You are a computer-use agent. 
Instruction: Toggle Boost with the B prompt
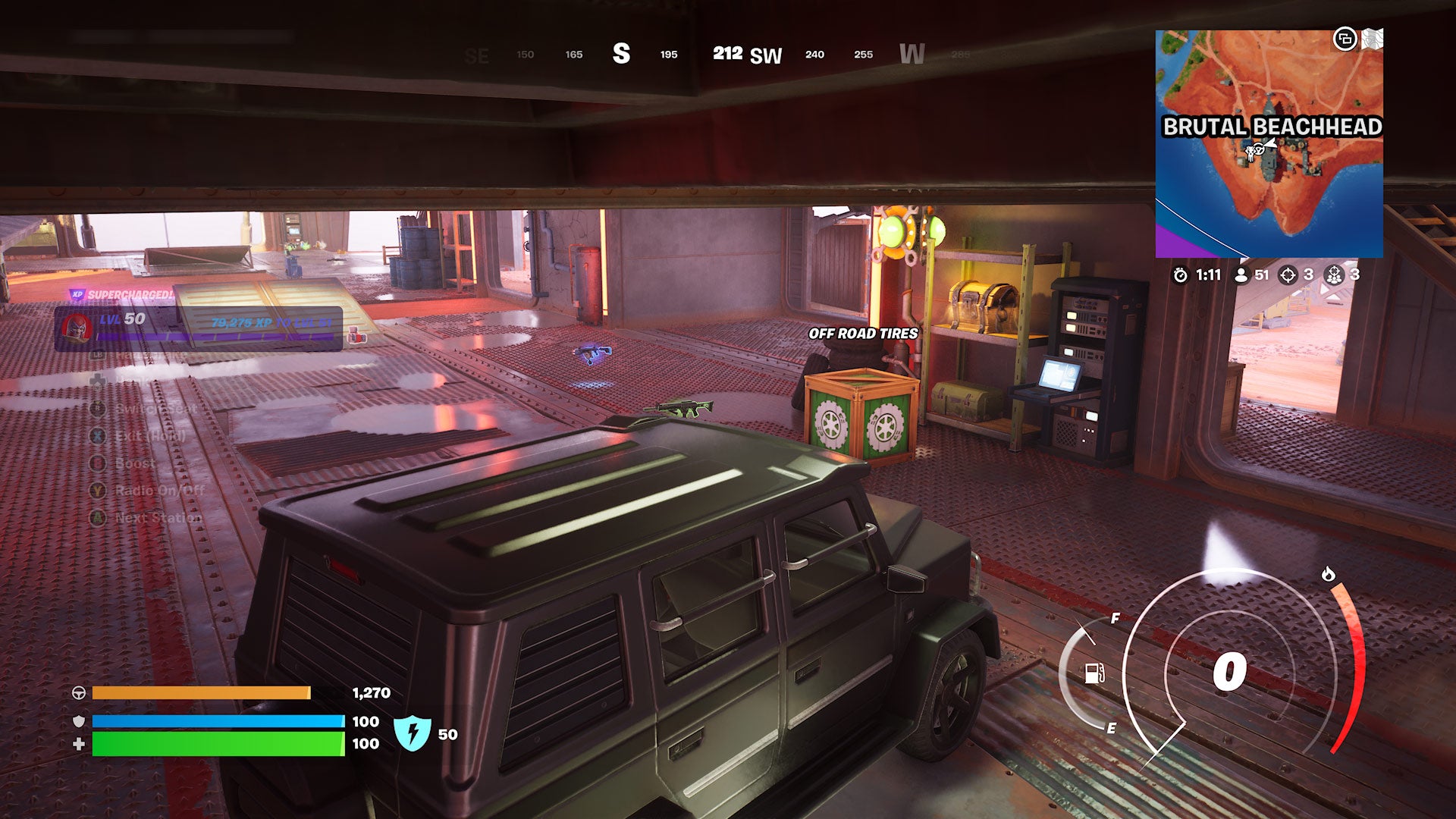pos(97,463)
